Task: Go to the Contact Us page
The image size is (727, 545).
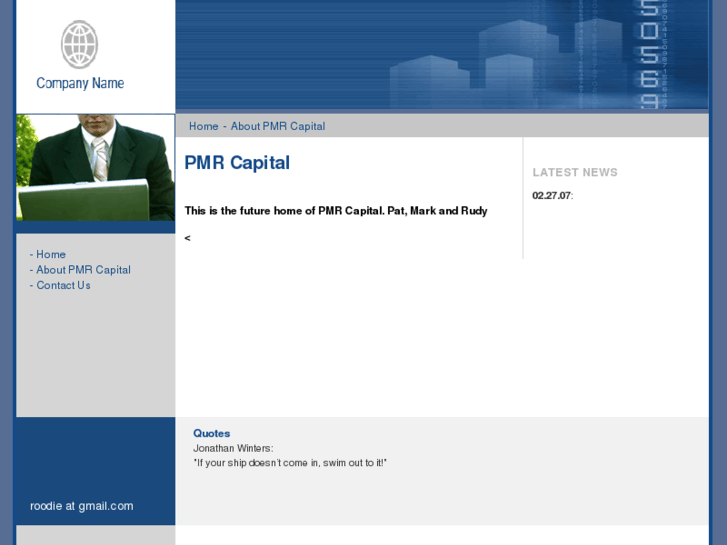Action: (x=63, y=285)
